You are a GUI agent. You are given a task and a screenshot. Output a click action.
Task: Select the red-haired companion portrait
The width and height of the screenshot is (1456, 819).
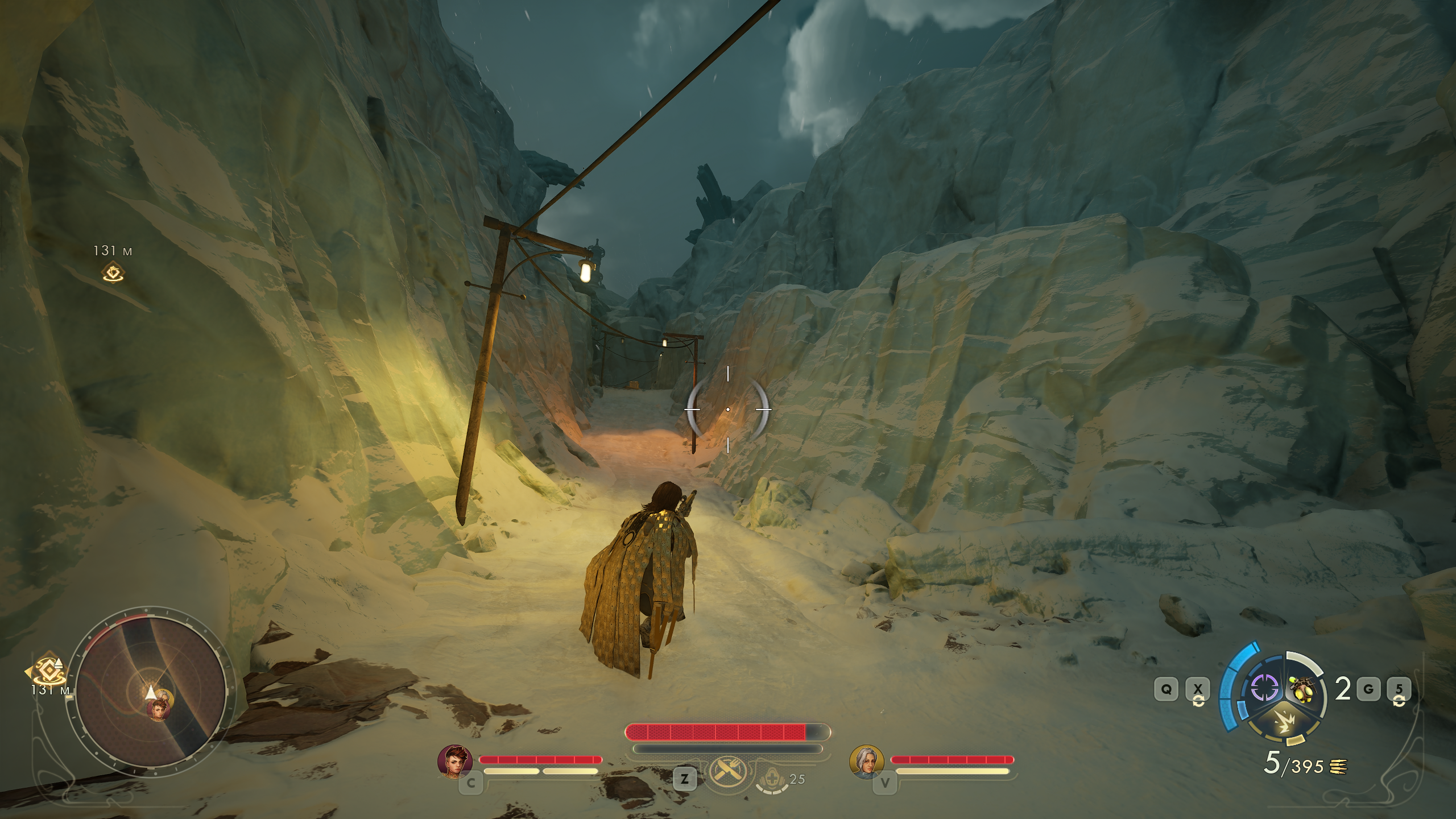(x=454, y=761)
